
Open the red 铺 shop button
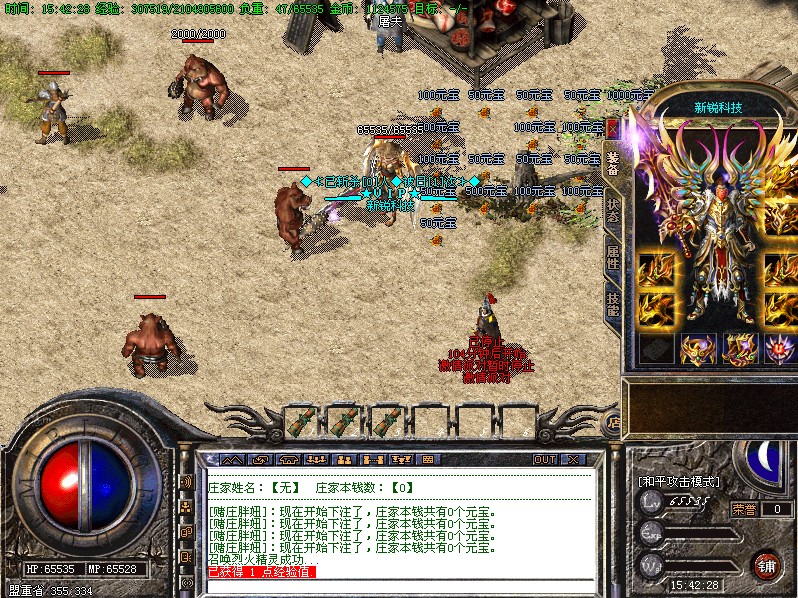click(766, 564)
